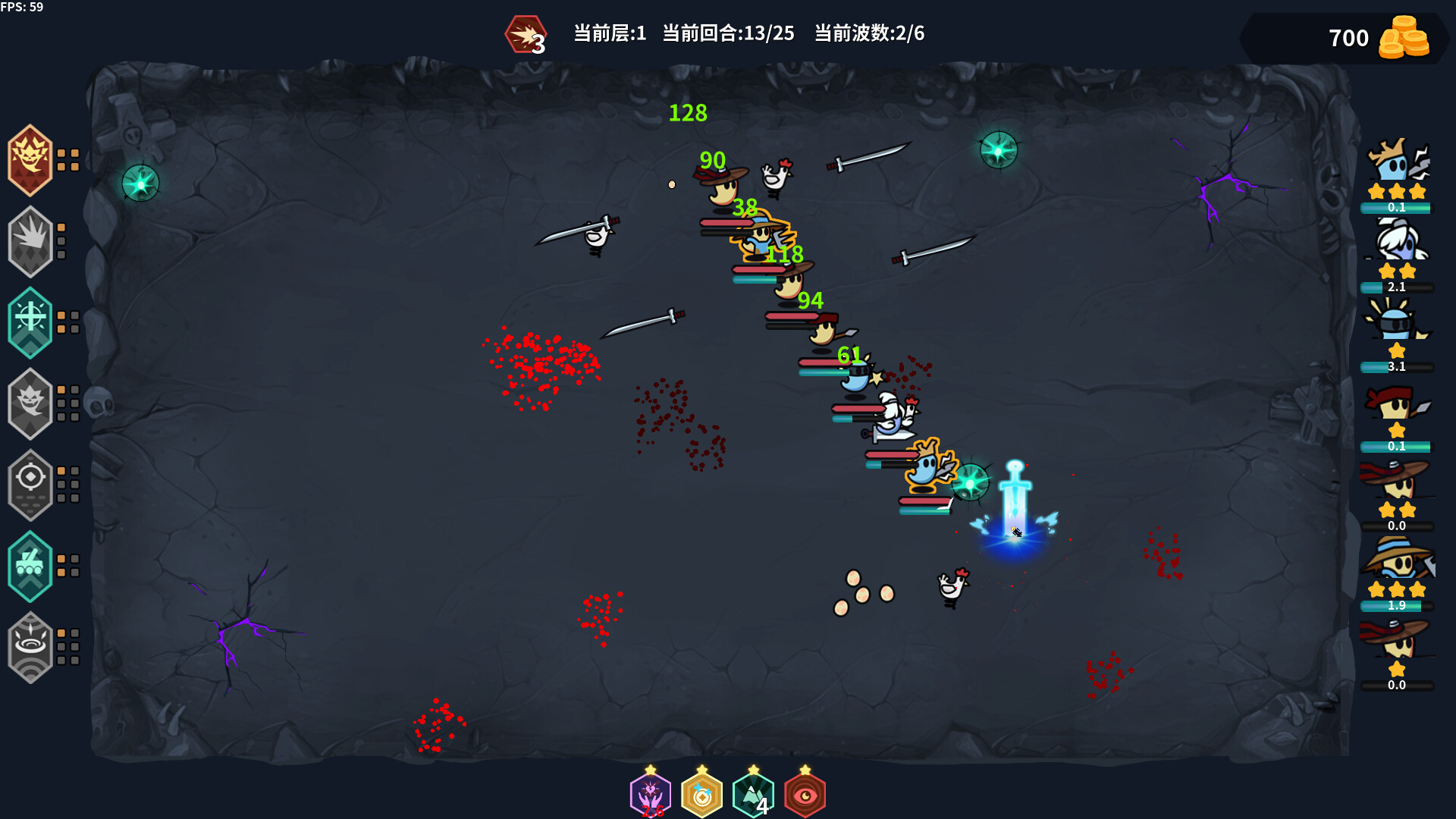Click the gold total showing 700
This screenshot has height=819, width=1456.
1349,38
